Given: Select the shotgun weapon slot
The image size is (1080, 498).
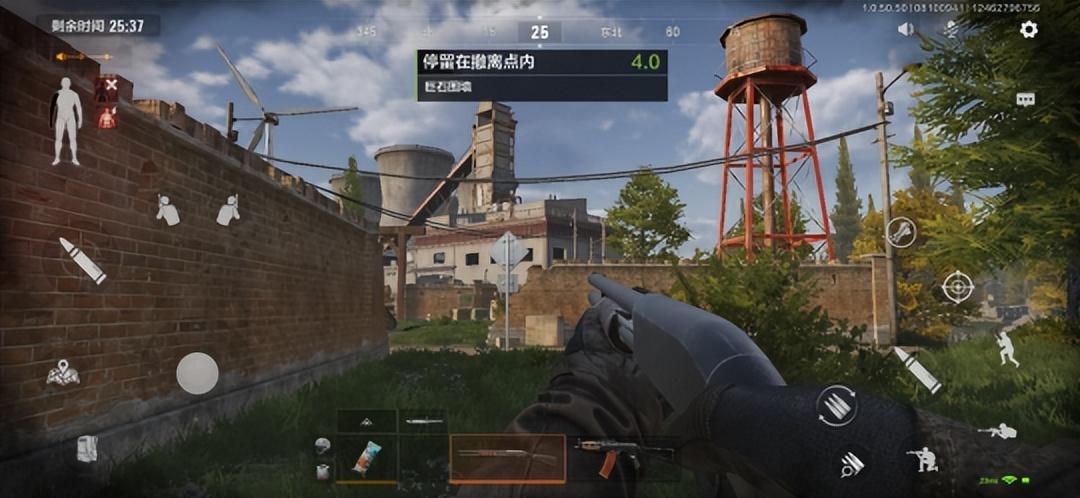Looking at the screenshot, I should (x=507, y=458).
